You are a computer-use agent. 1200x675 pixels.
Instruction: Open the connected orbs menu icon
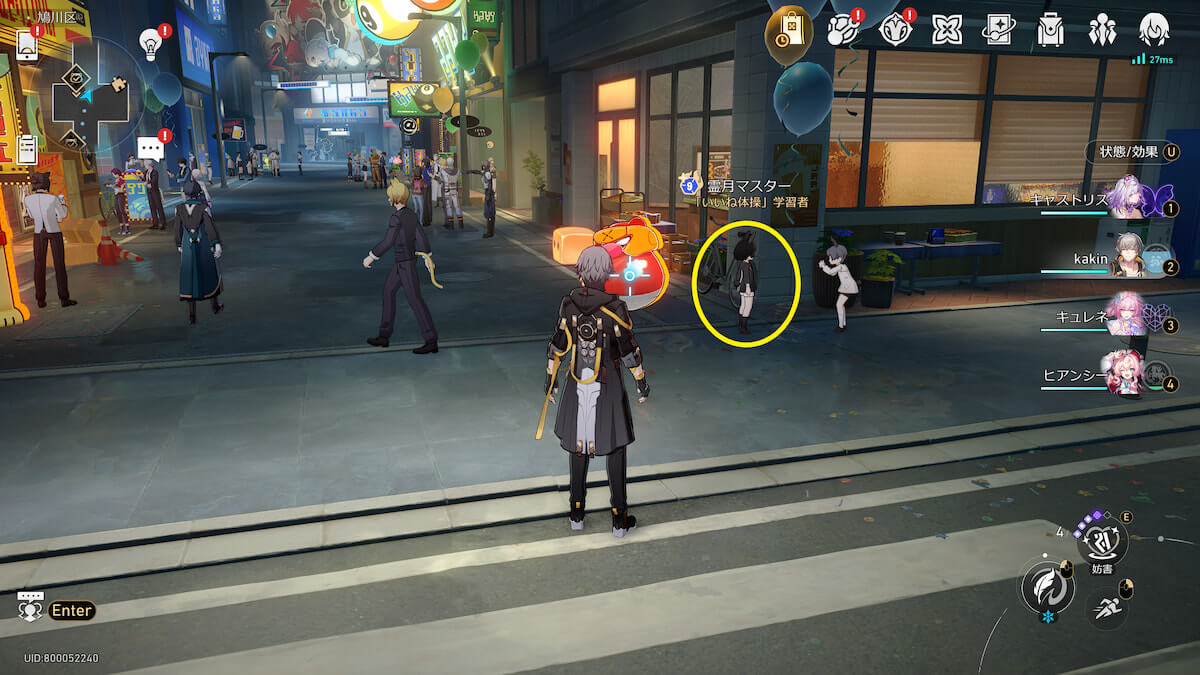tap(844, 30)
